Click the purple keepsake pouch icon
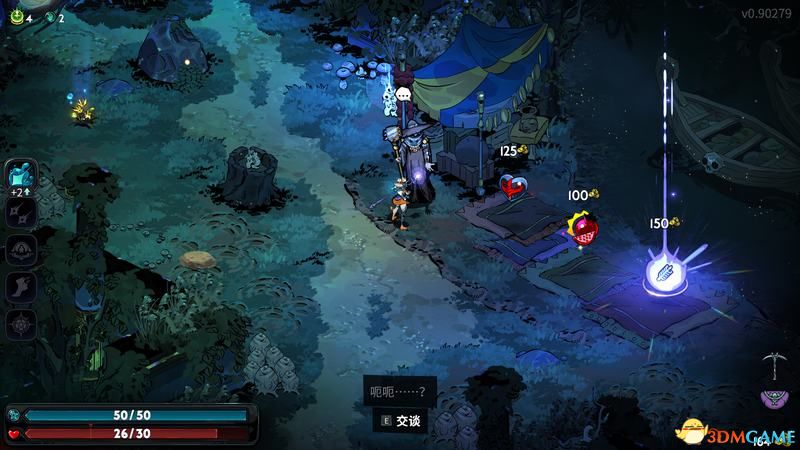 [772, 399]
